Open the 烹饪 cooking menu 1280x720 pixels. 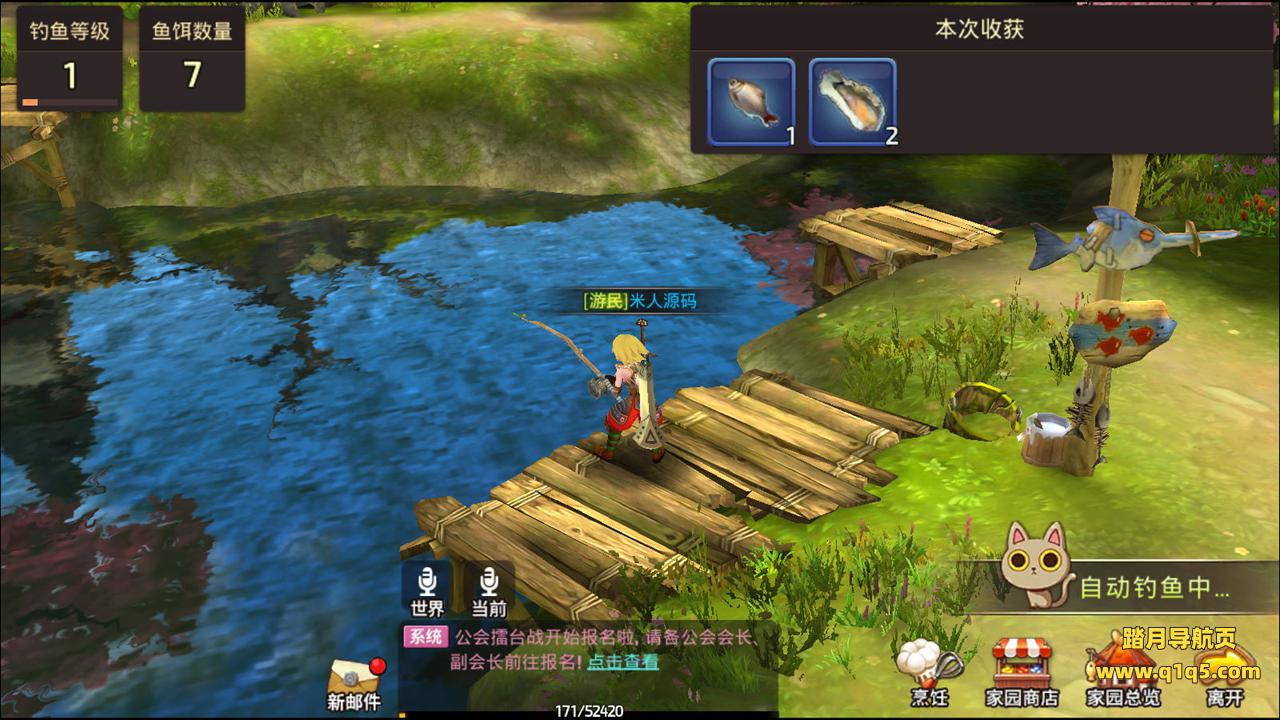coord(928,672)
